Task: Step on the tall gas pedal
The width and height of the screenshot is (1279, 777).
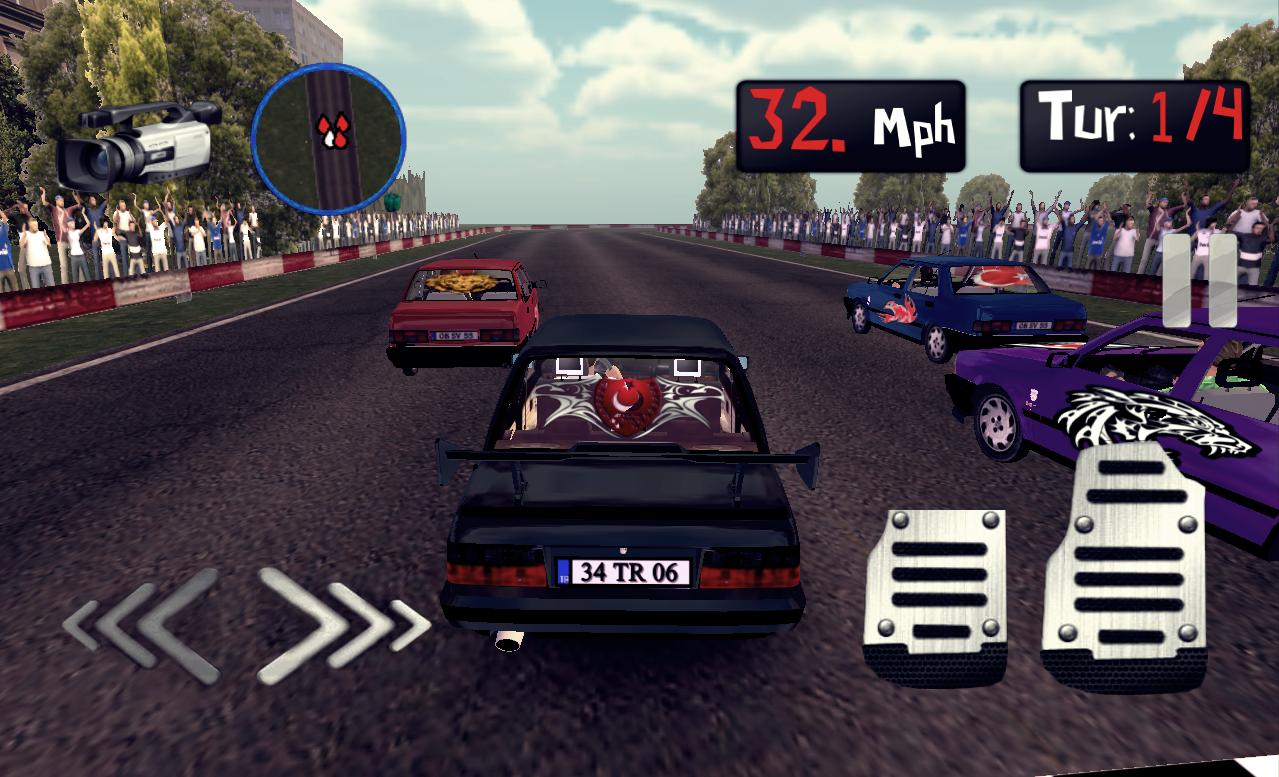Action: point(1122,568)
